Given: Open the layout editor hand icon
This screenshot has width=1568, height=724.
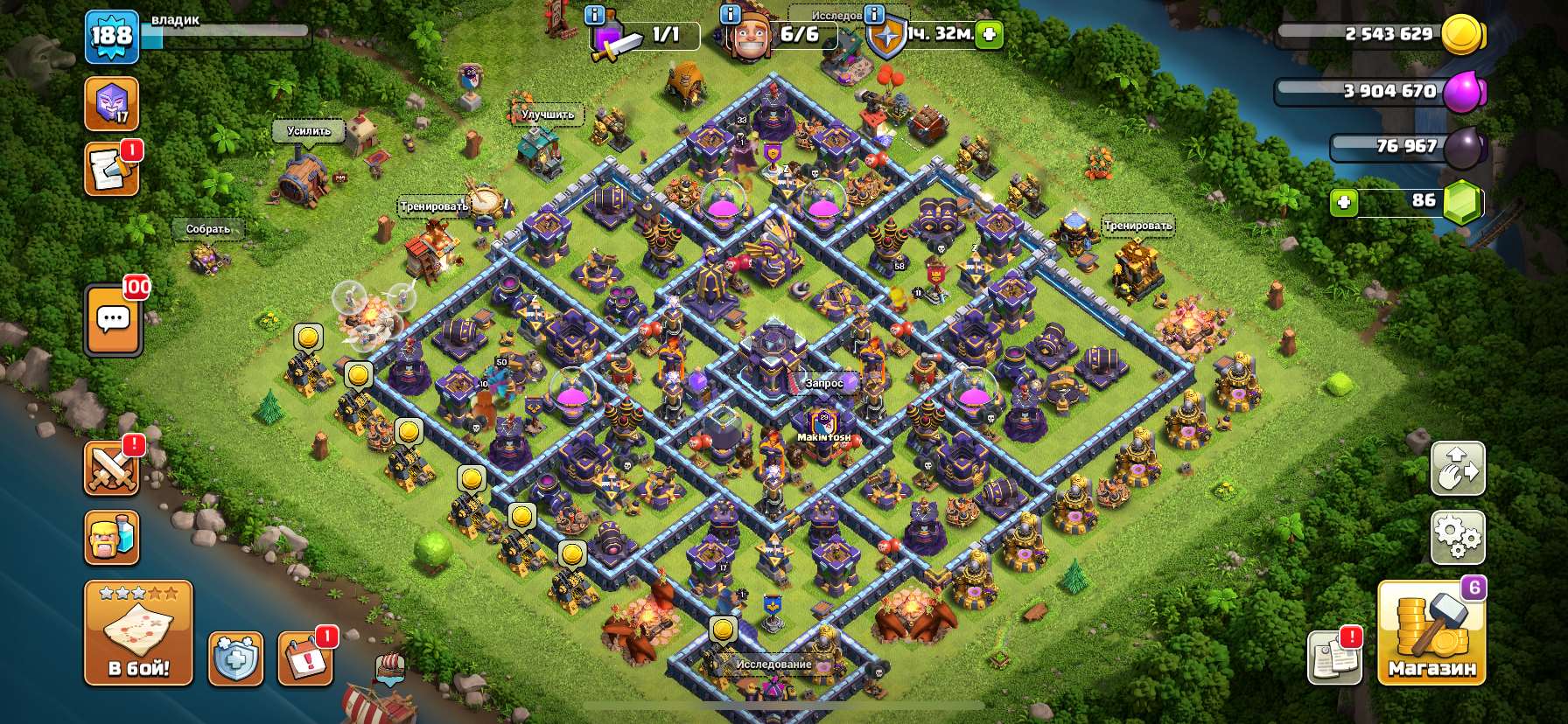Looking at the screenshot, I should point(1458,470).
